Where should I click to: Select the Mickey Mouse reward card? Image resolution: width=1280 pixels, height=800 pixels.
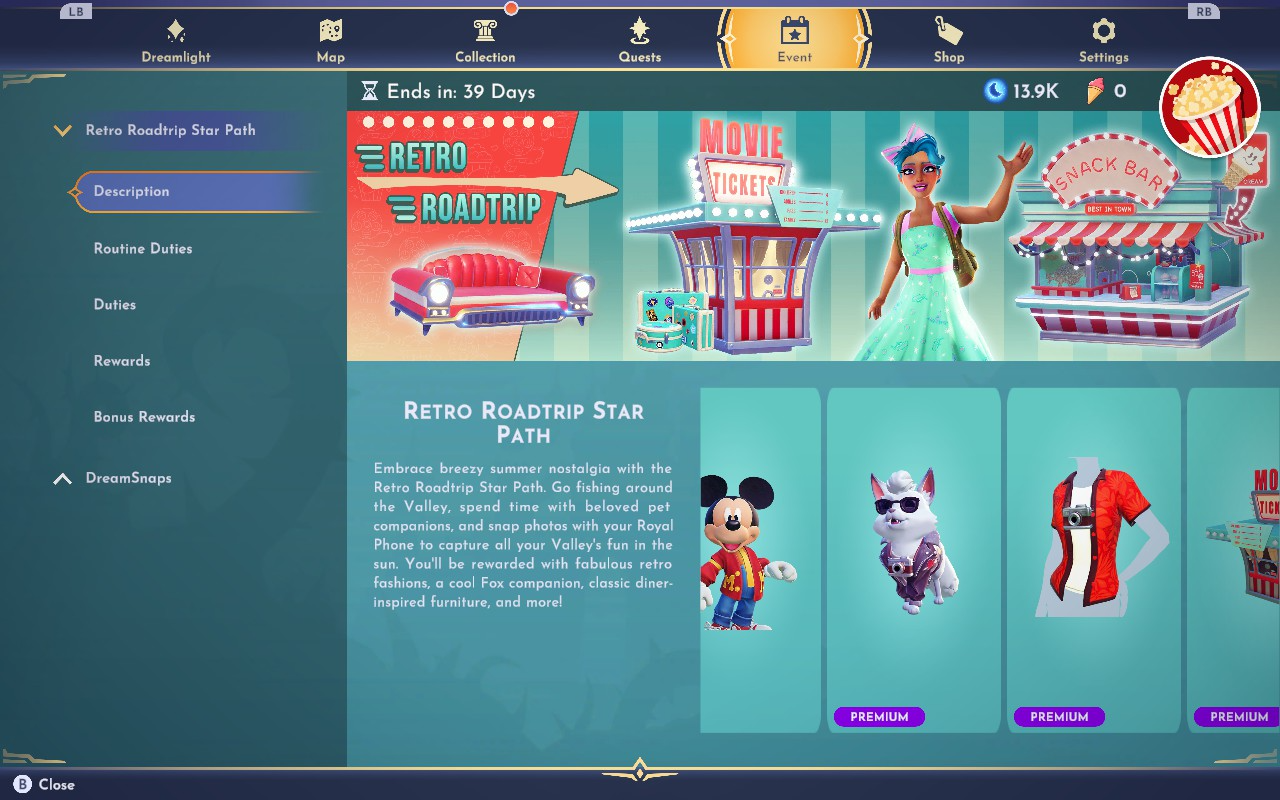click(x=758, y=560)
